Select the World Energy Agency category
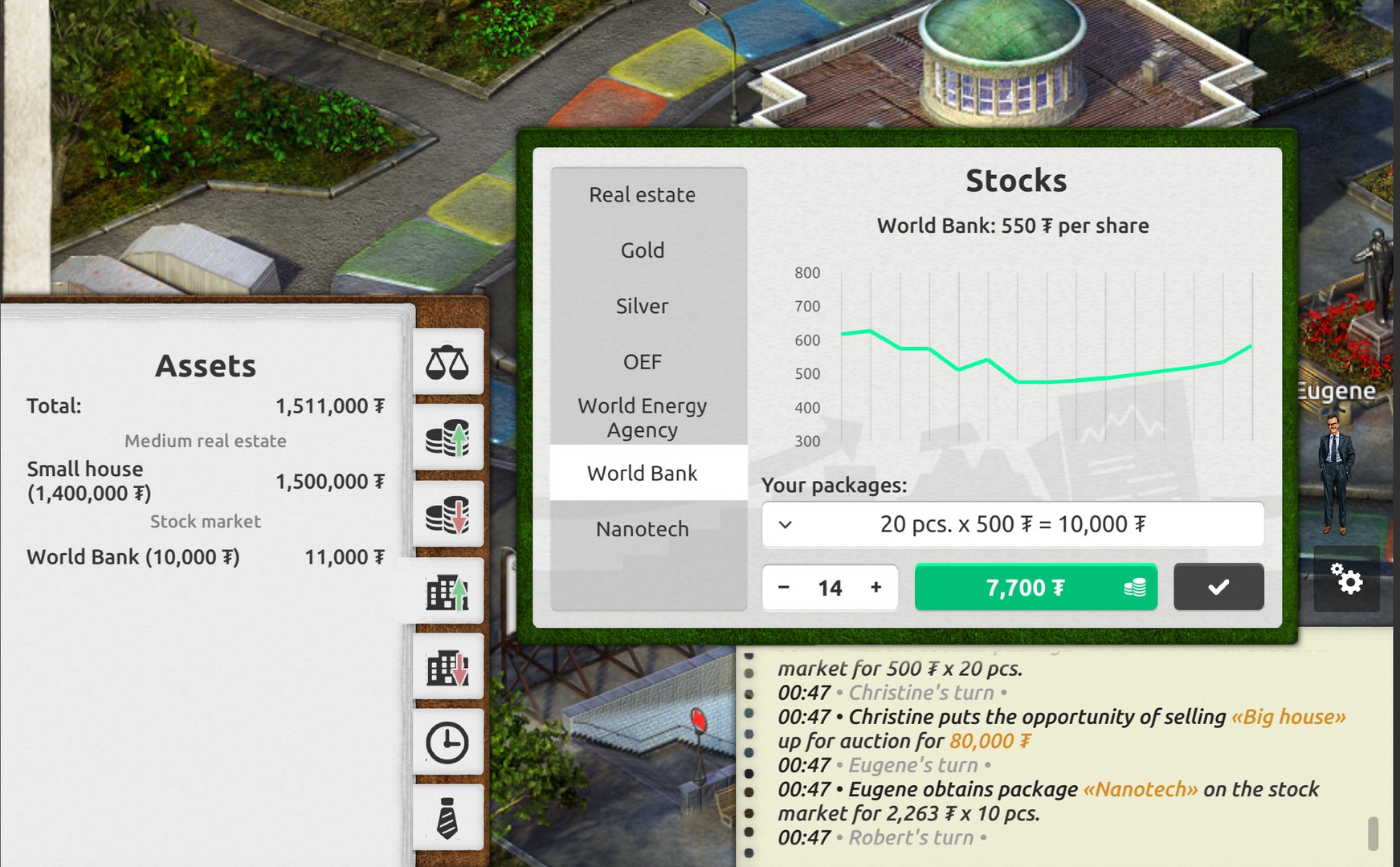Viewport: 1400px width, 867px height. pos(642,417)
